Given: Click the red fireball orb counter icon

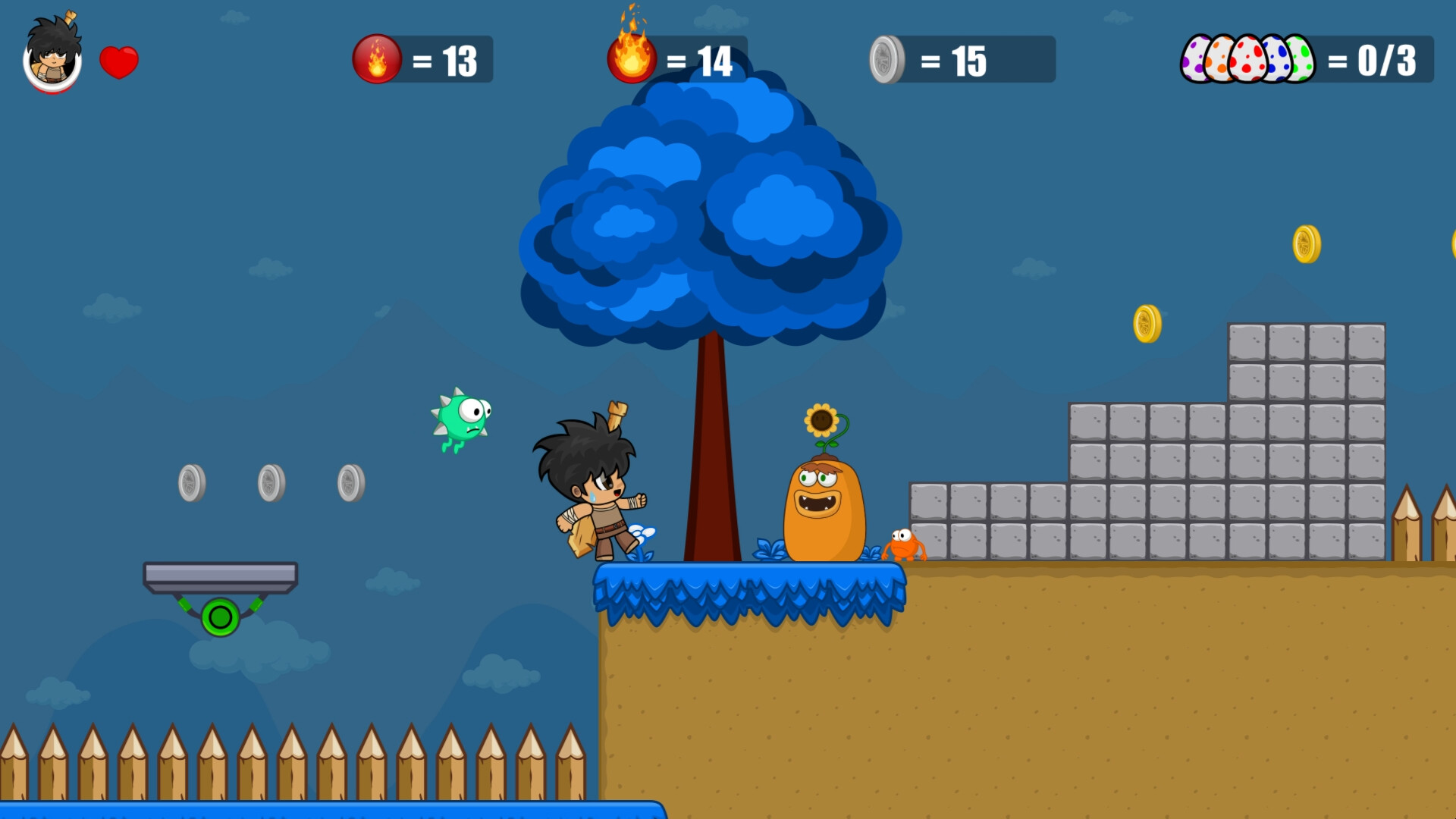Looking at the screenshot, I should [377, 58].
